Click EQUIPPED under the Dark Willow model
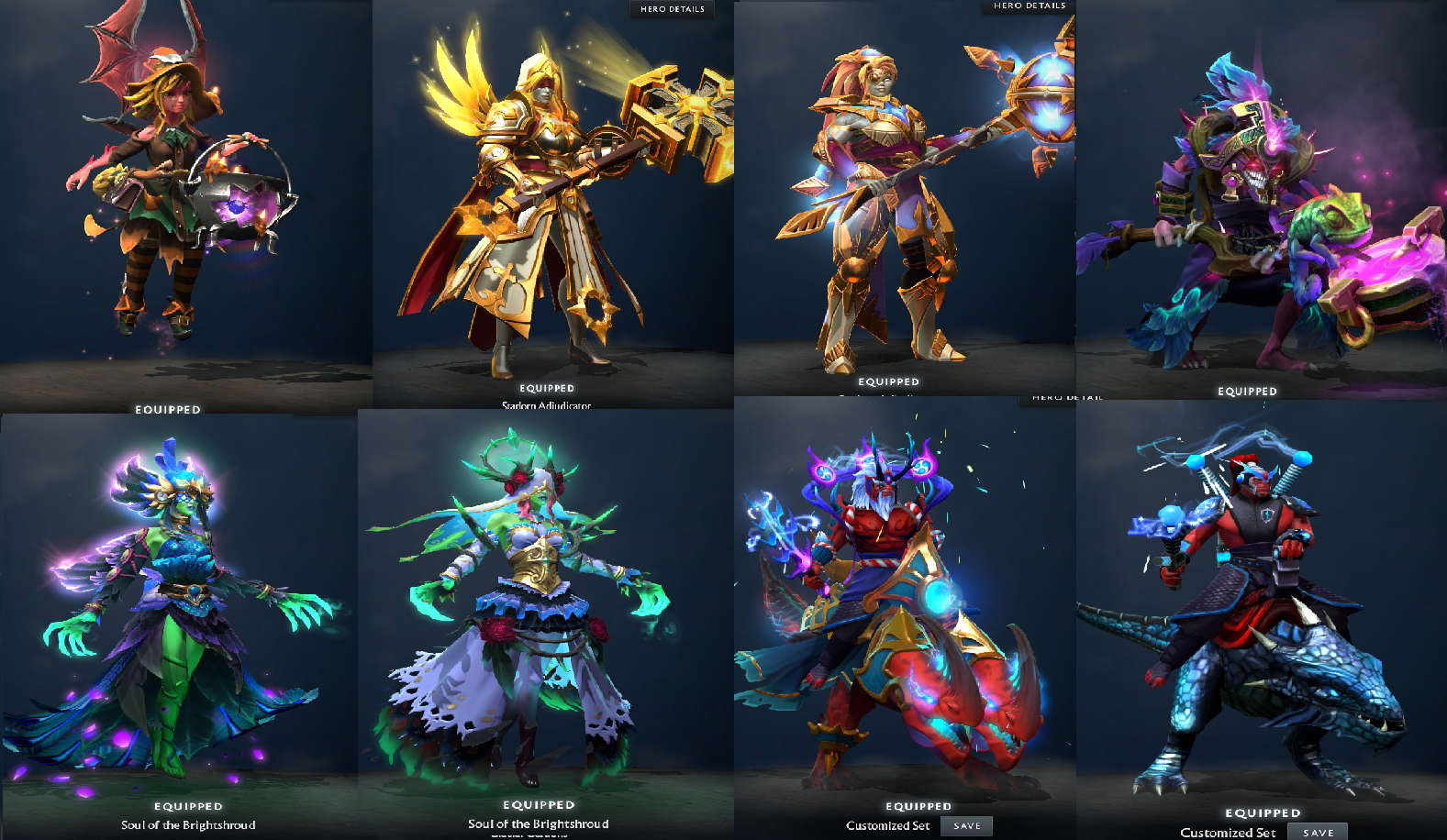The width and height of the screenshot is (1447, 840). [x=167, y=410]
